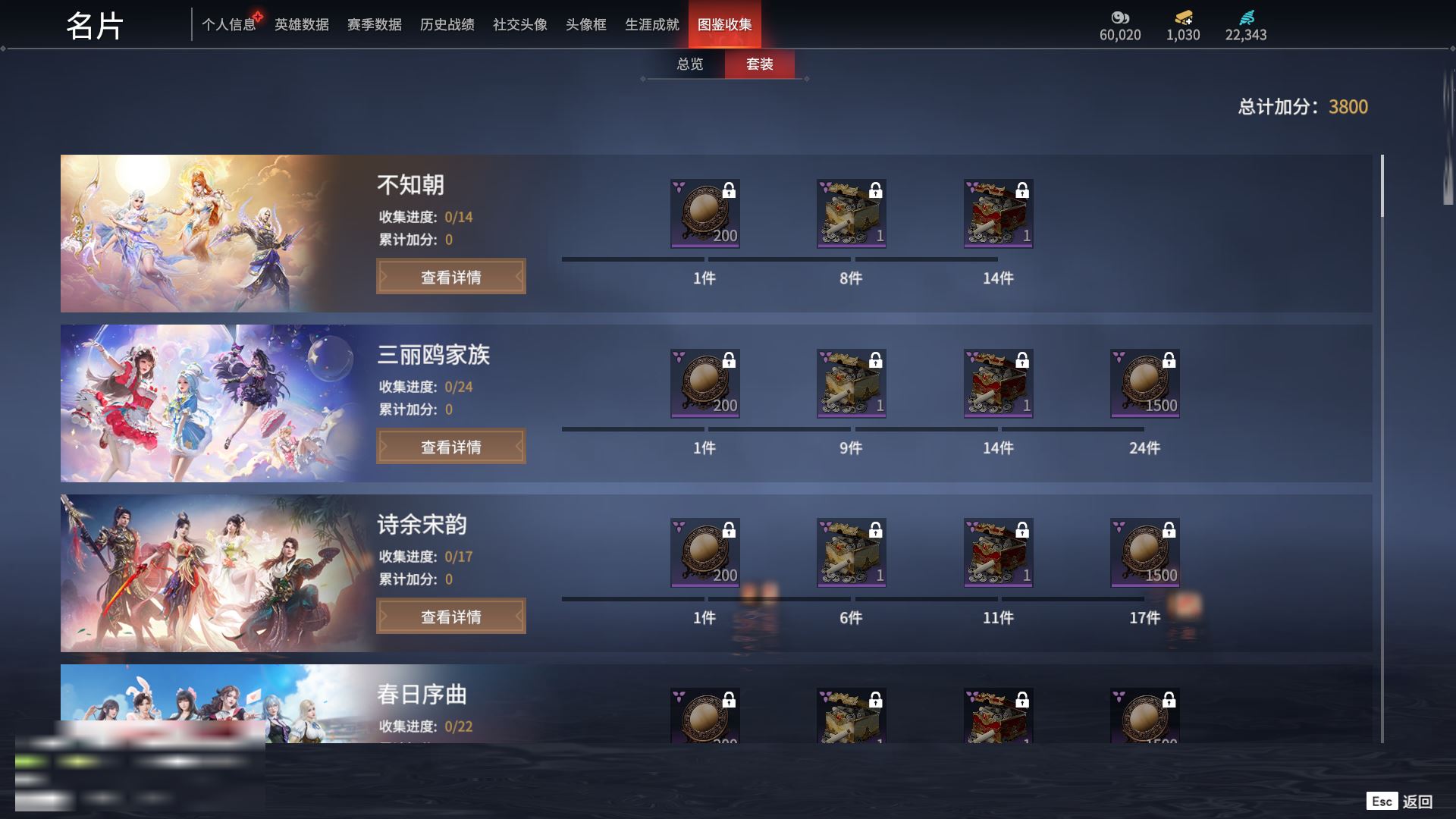Select the 赛季数据 tab

(x=374, y=25)
